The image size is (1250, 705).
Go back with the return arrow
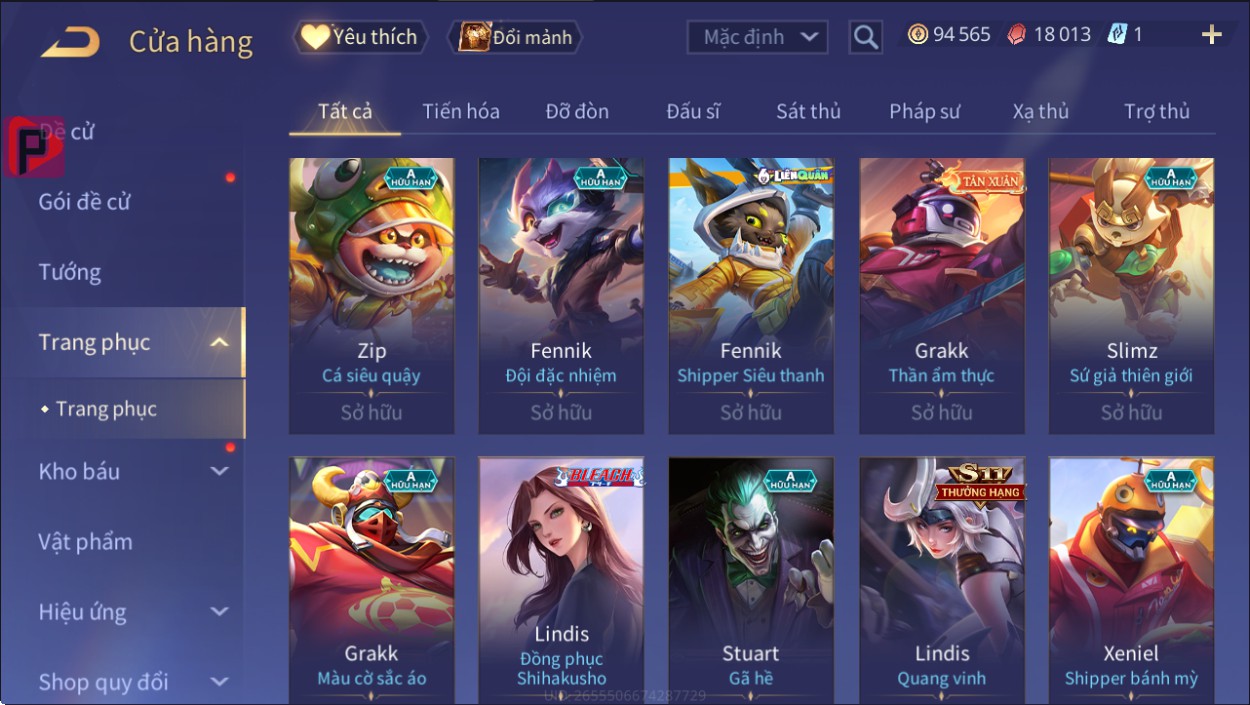(70, 42)
